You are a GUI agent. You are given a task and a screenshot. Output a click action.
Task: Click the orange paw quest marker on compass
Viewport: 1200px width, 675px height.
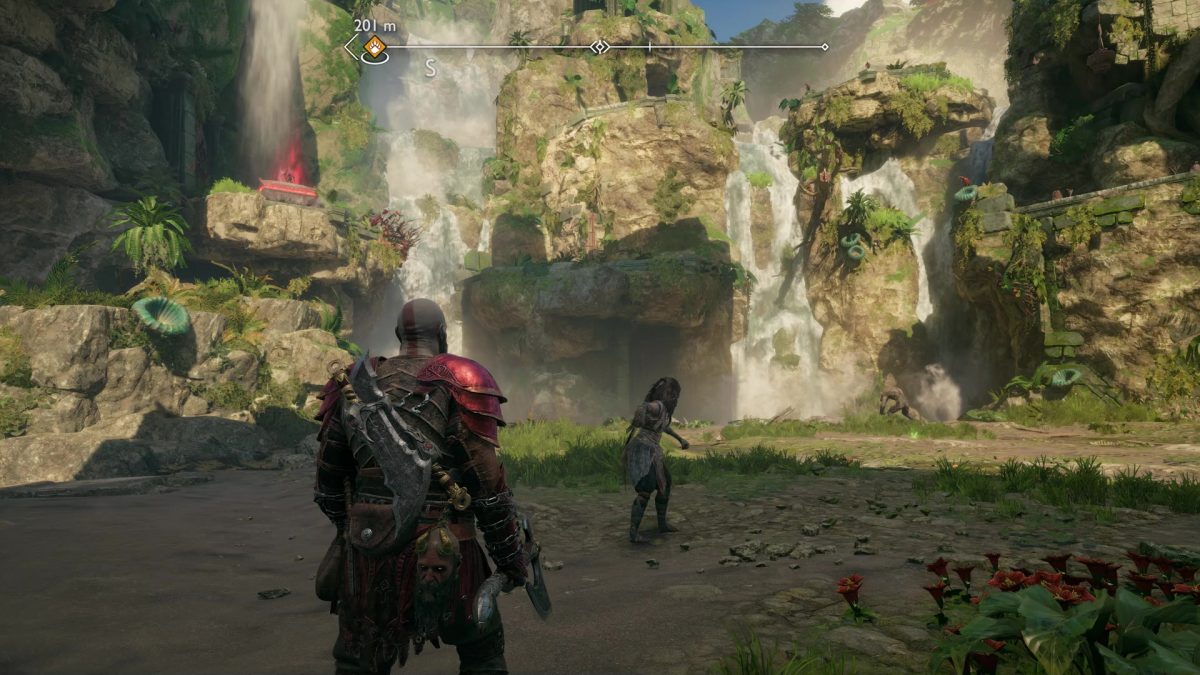(374, 46)
